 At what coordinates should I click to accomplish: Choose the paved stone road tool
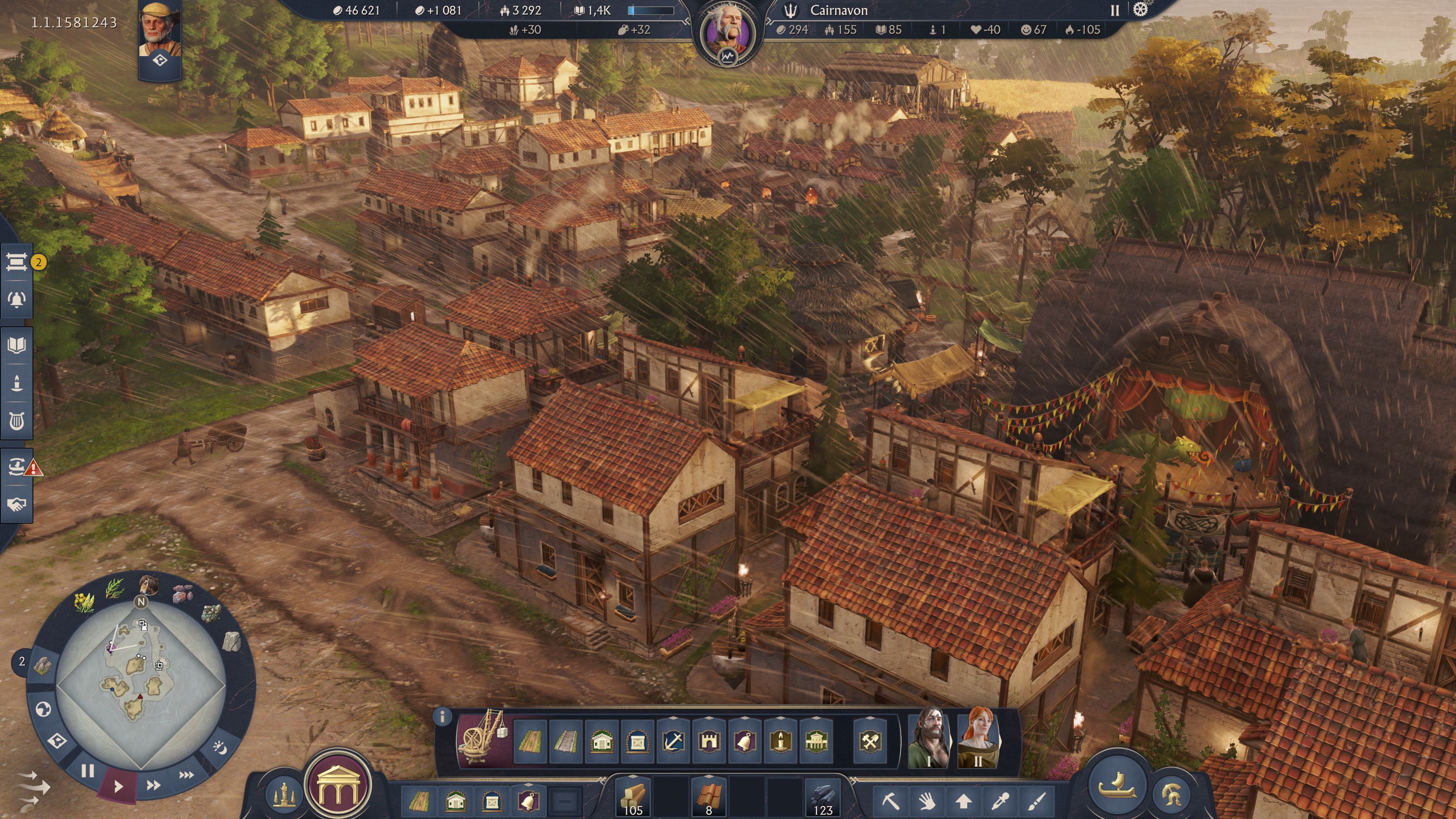point(566,741)
